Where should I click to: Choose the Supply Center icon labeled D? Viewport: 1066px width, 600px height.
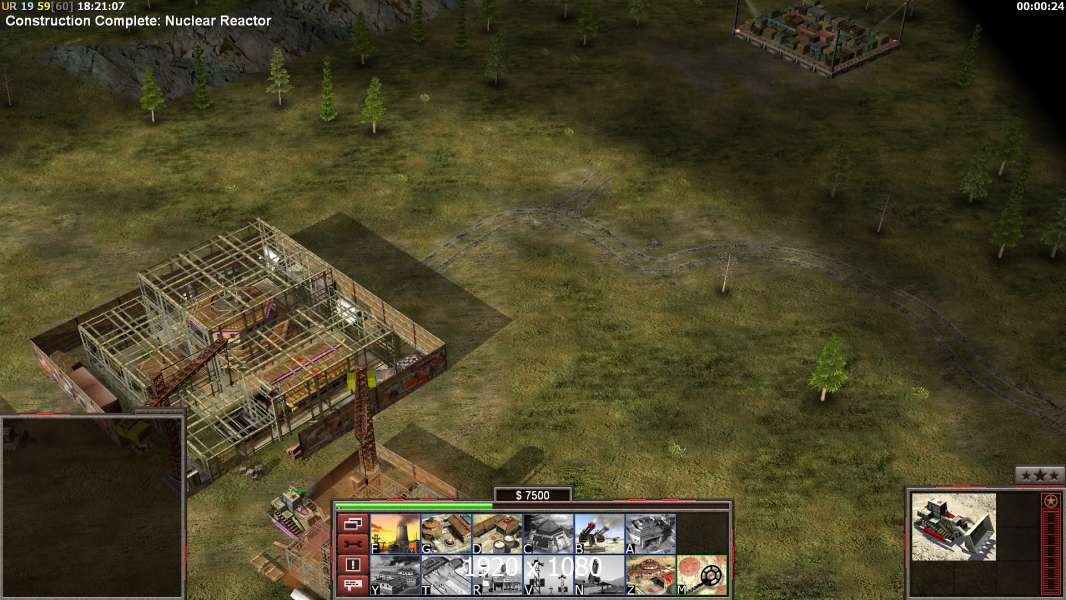point(497,534)
